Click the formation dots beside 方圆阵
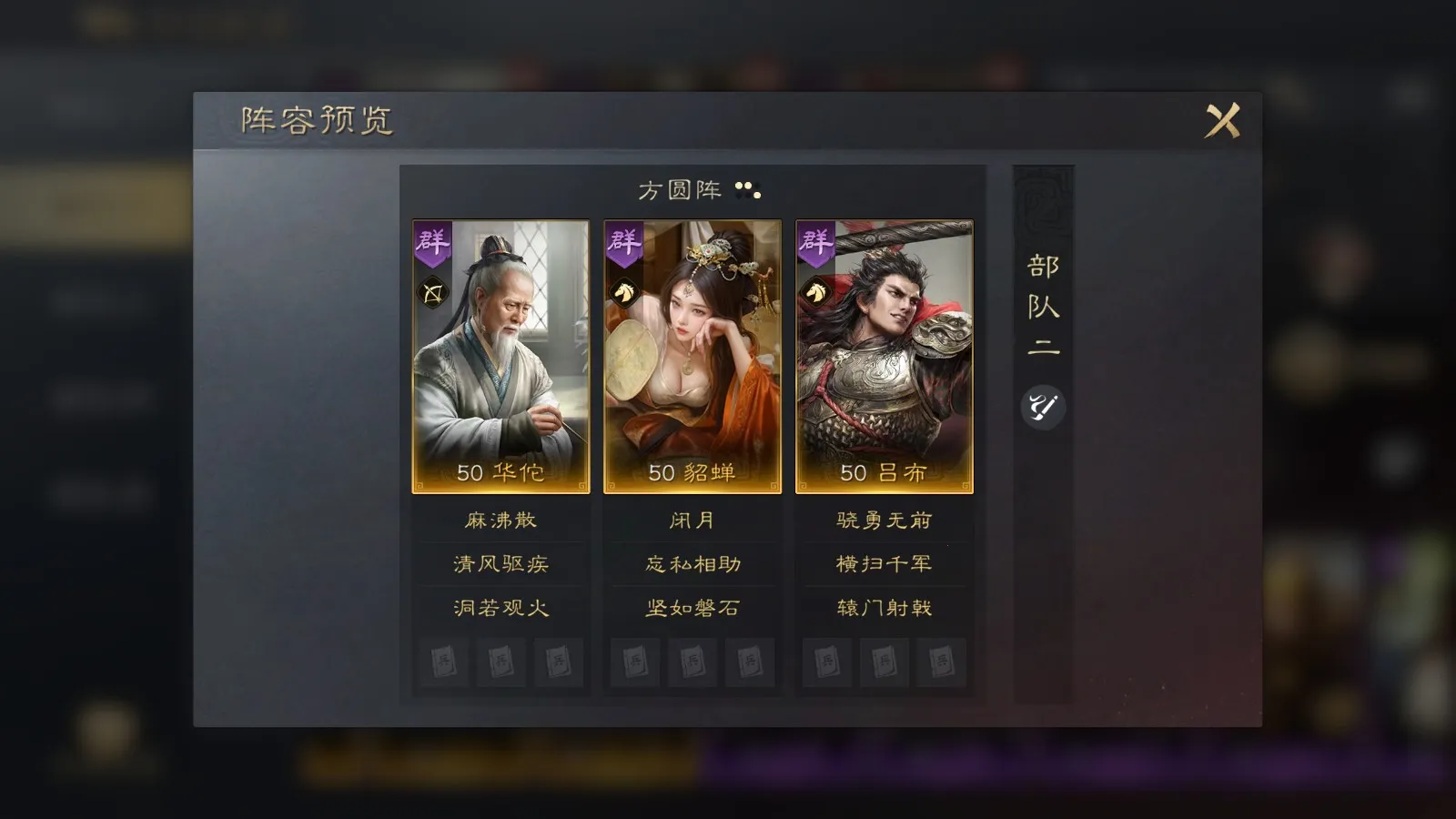Screen dimensions: 1456x819 point(748,192)
